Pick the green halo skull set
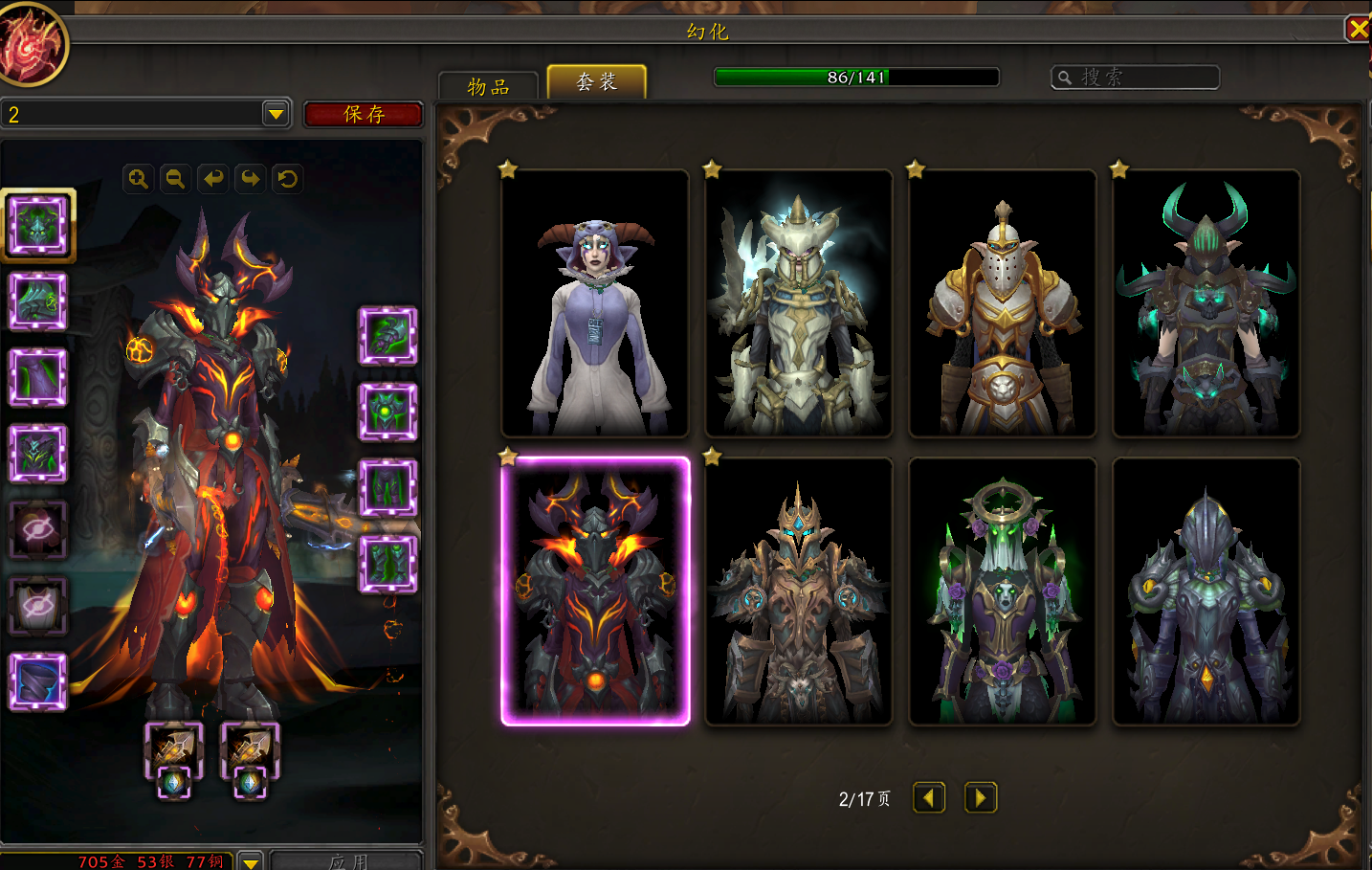This screenshot has width=1372, height=870. (1002, 591)
